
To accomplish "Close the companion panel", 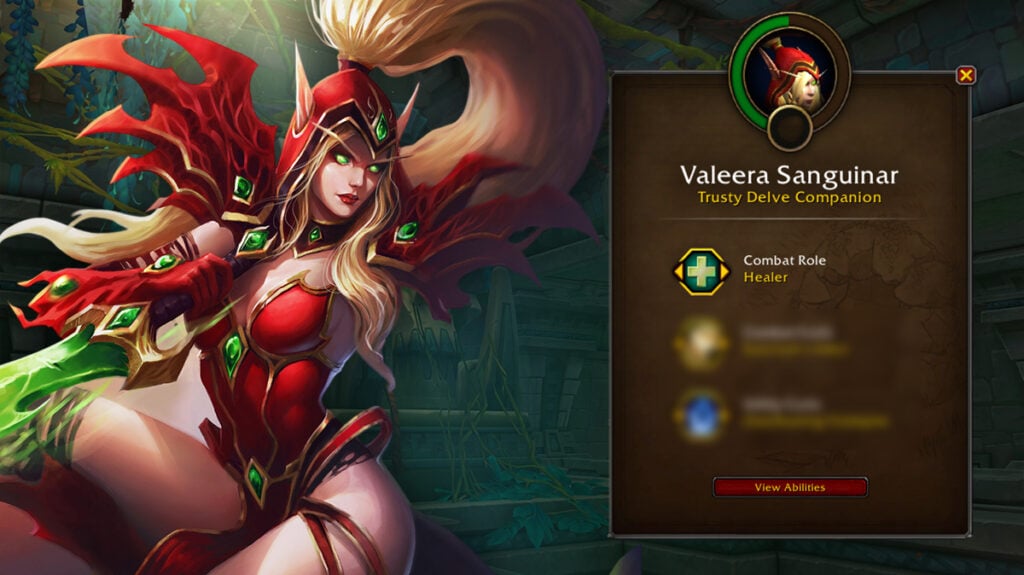I will click(965, 75).
